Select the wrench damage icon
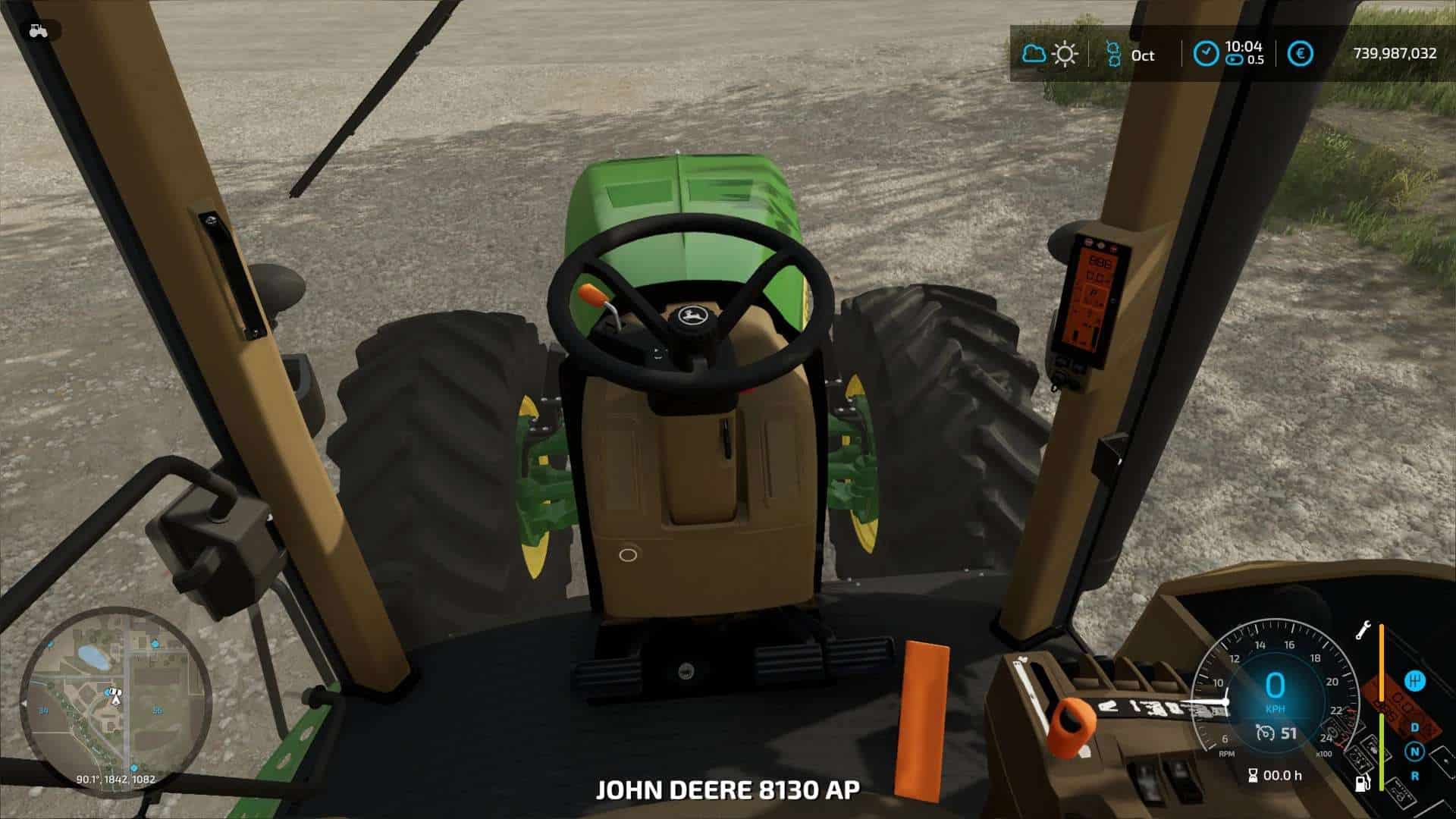This screenshot has height=819, width=1456. point(1363,630)
